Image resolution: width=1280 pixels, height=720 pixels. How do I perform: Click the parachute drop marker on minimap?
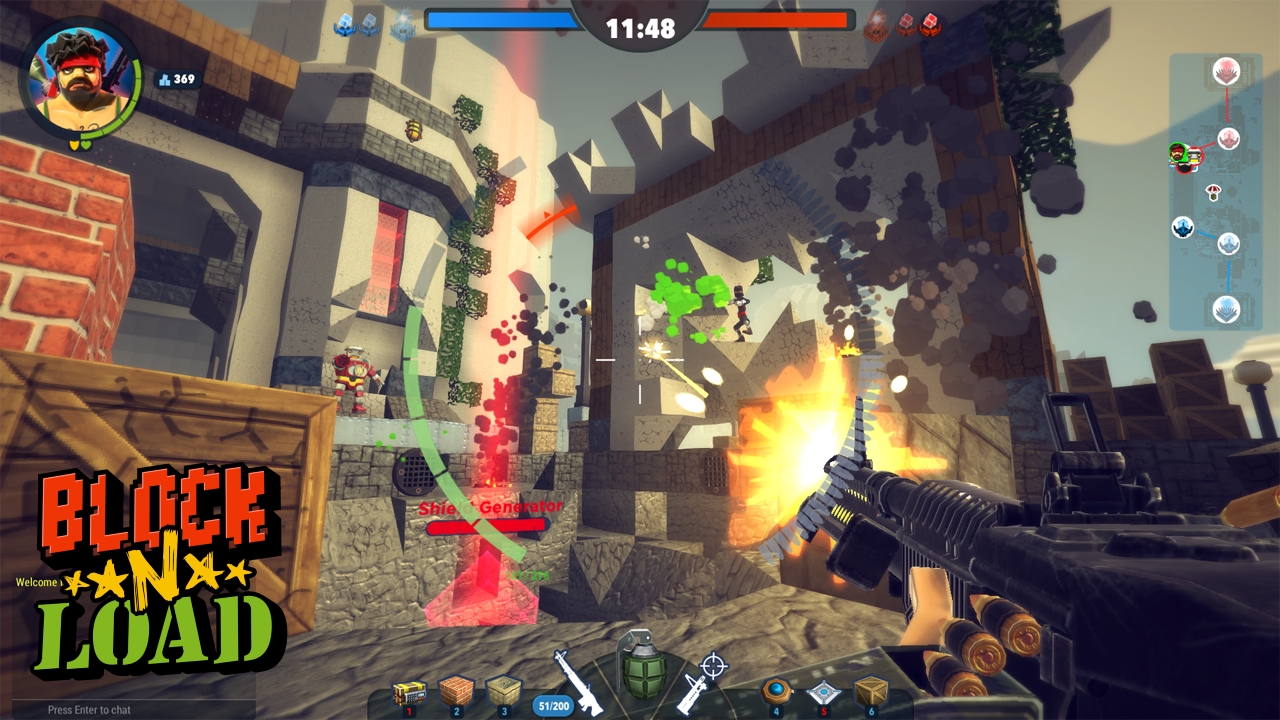(x=1212, y=191)
